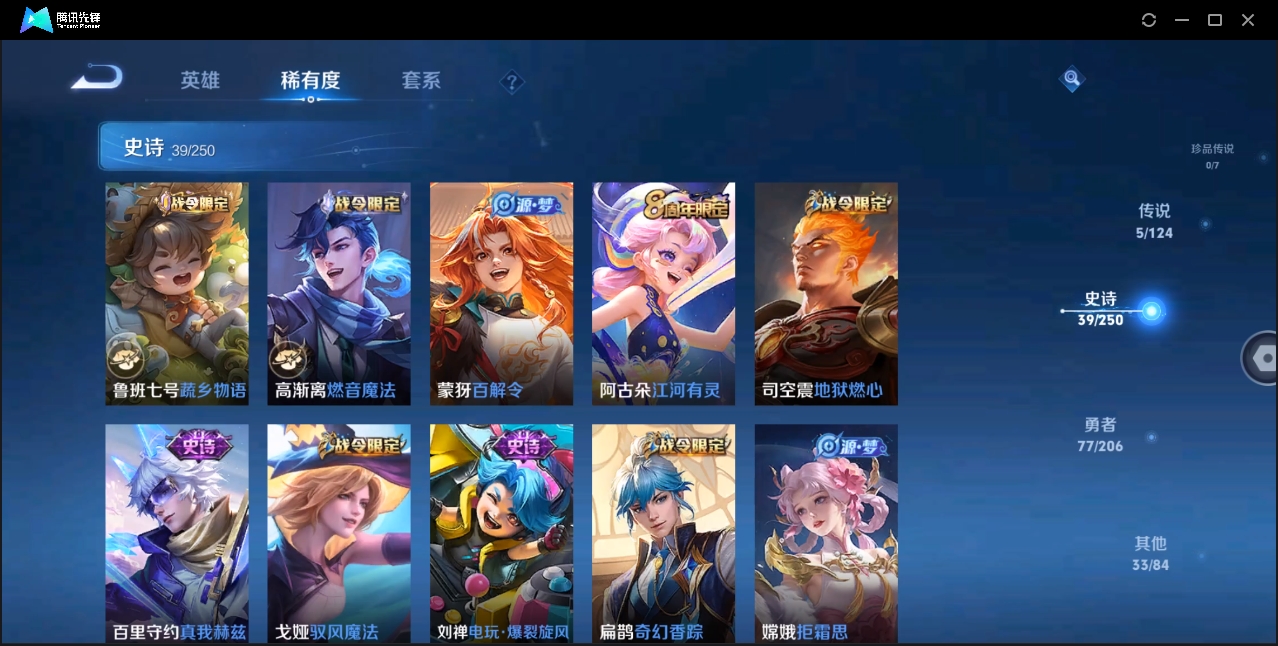Show help via the question mark icon
This screenshot has width=1278, height=646.
pyautogui.click(x=512, y=82)
